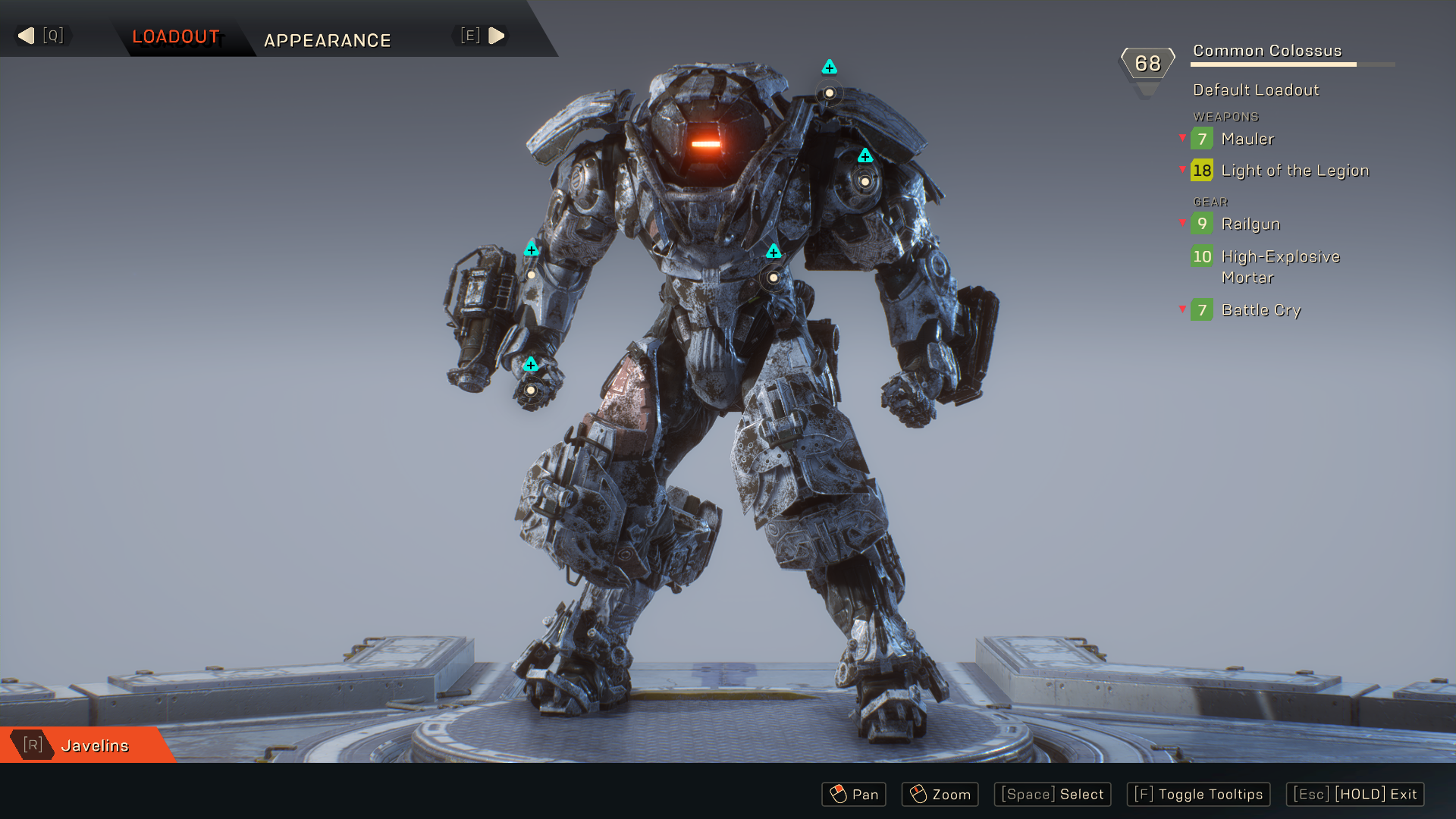Click the Hold Exit button
This screenshot has width=1456, height=819.
[x=1354, y=794]
